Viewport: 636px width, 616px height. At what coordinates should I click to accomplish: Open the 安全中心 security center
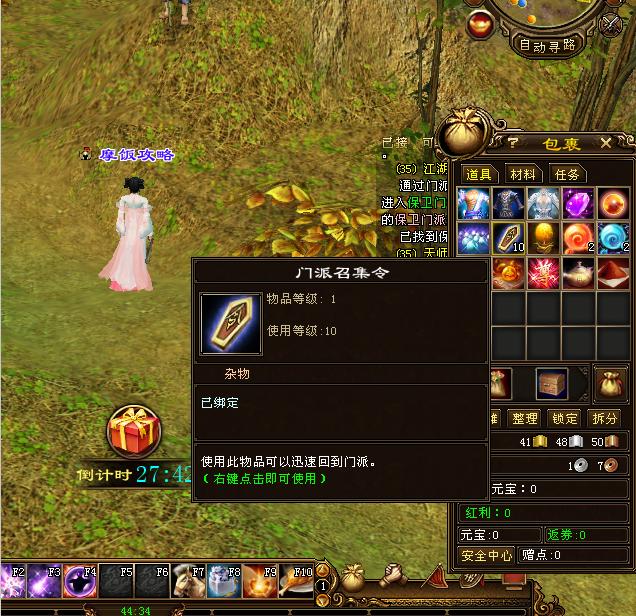click(x=486, y=555)
